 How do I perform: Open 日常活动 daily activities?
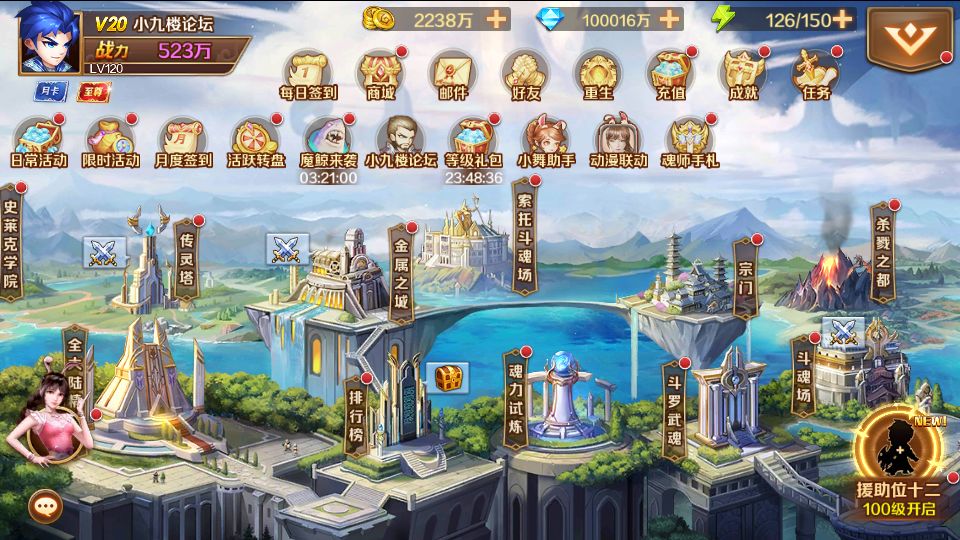(38, 139)
